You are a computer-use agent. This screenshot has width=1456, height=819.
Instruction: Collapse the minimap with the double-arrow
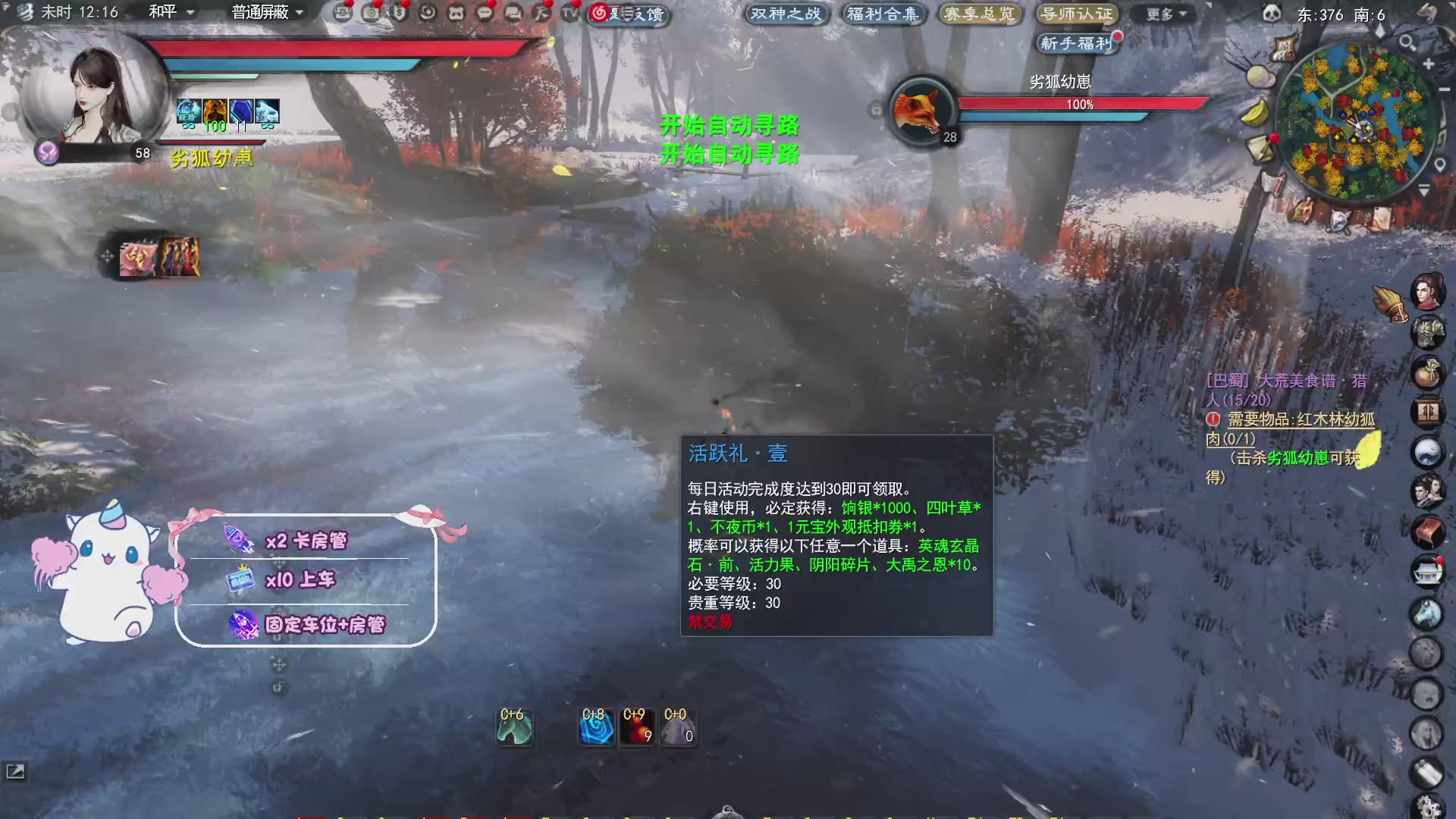tap(1424, 190)
